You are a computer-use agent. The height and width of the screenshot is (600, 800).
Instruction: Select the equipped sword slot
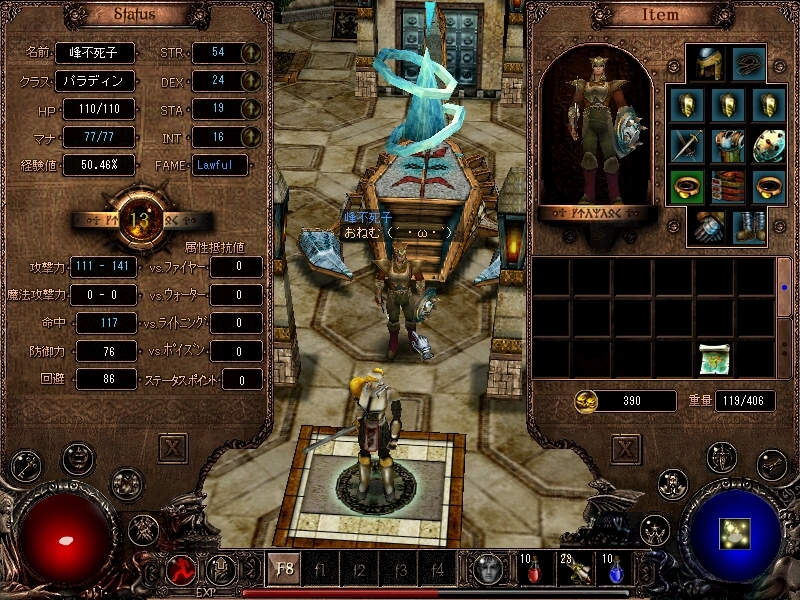click(x=687, y=146)
